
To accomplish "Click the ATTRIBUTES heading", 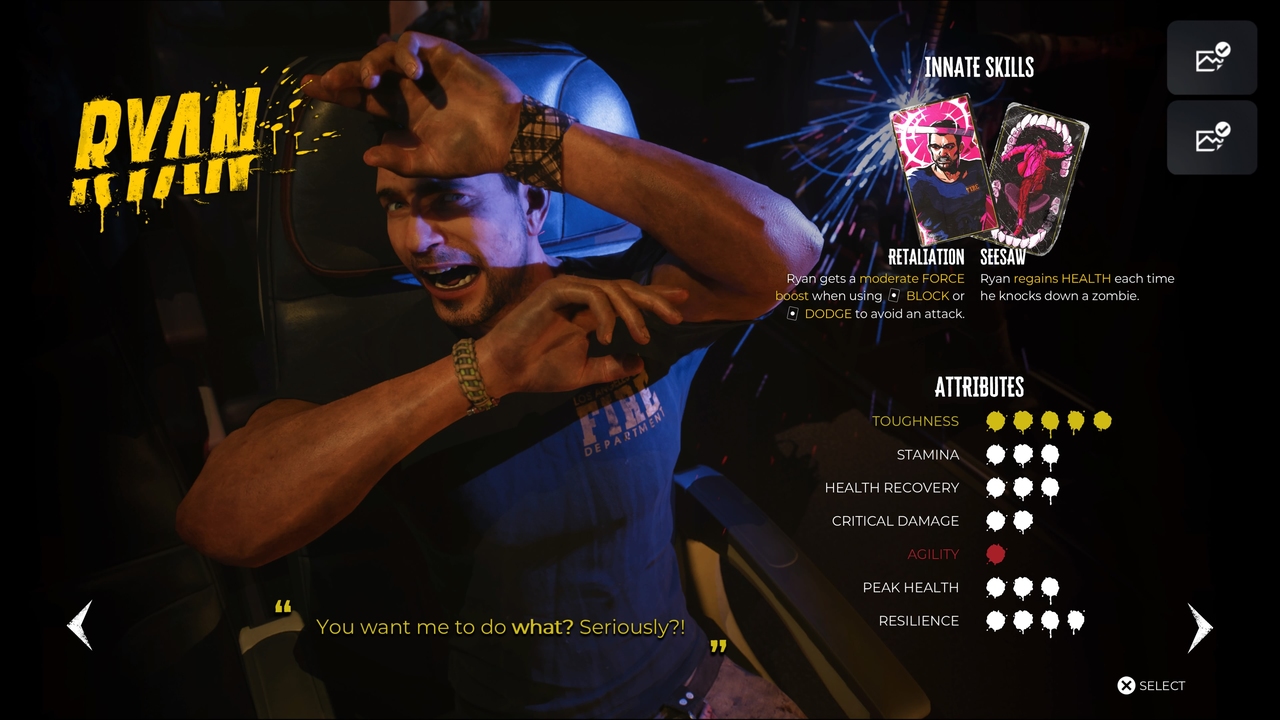I will click(980, 388).
